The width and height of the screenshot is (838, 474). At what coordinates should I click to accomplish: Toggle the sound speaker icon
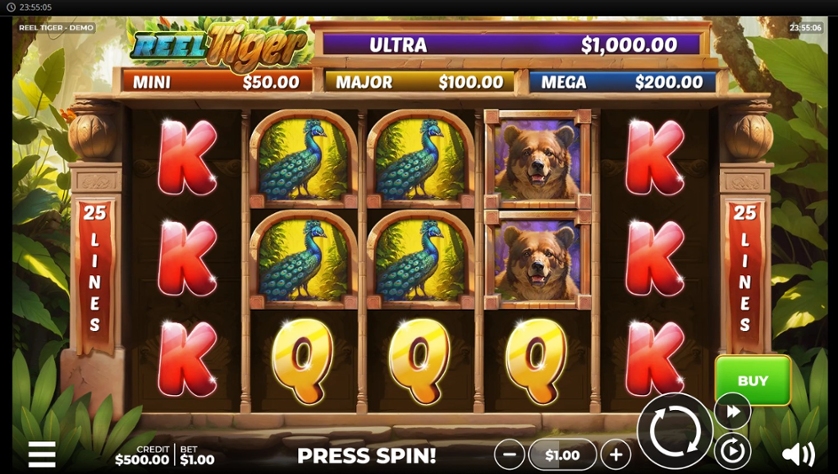click(797, 454)
